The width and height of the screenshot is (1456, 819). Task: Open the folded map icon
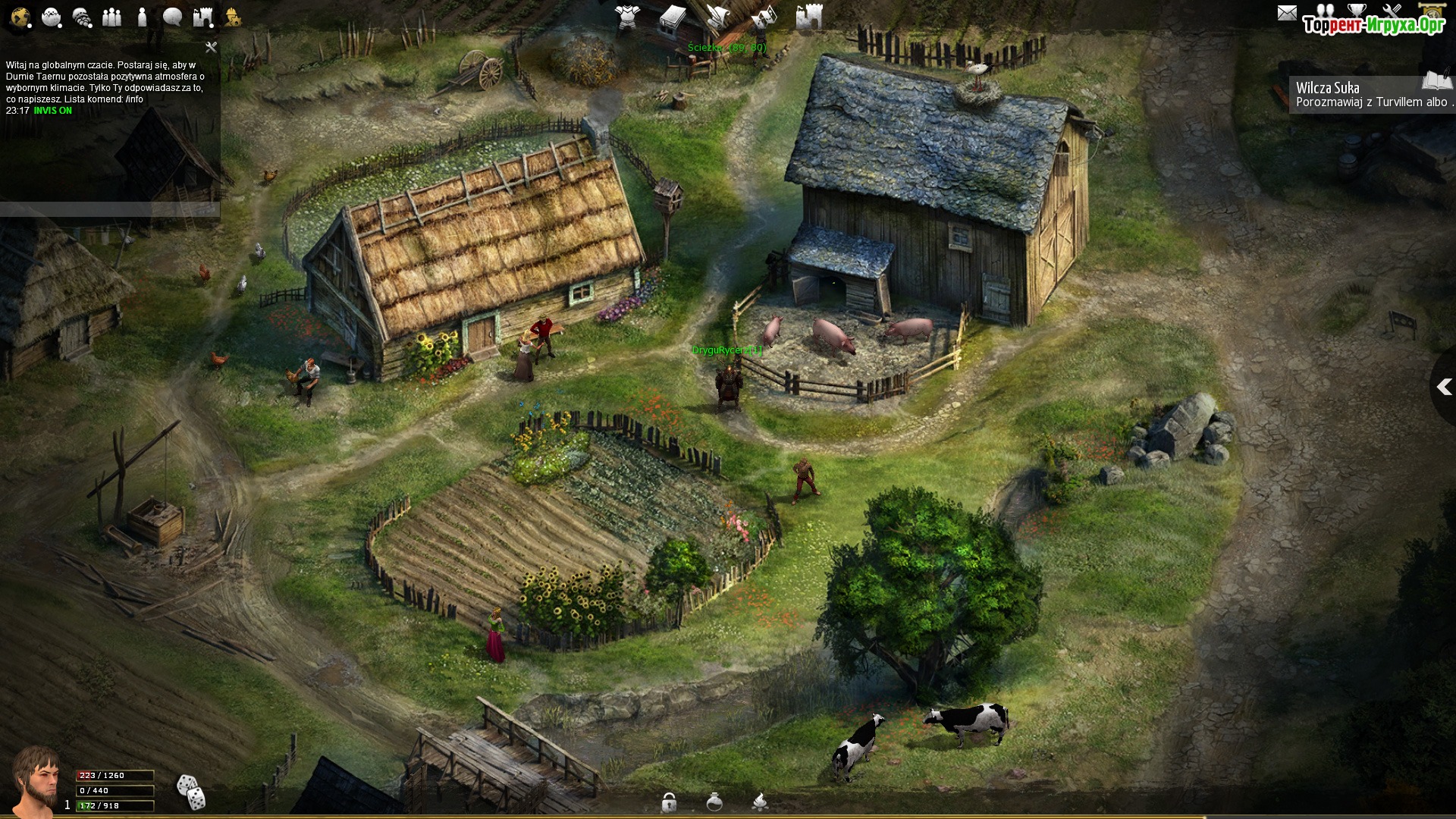pos(764,17)
